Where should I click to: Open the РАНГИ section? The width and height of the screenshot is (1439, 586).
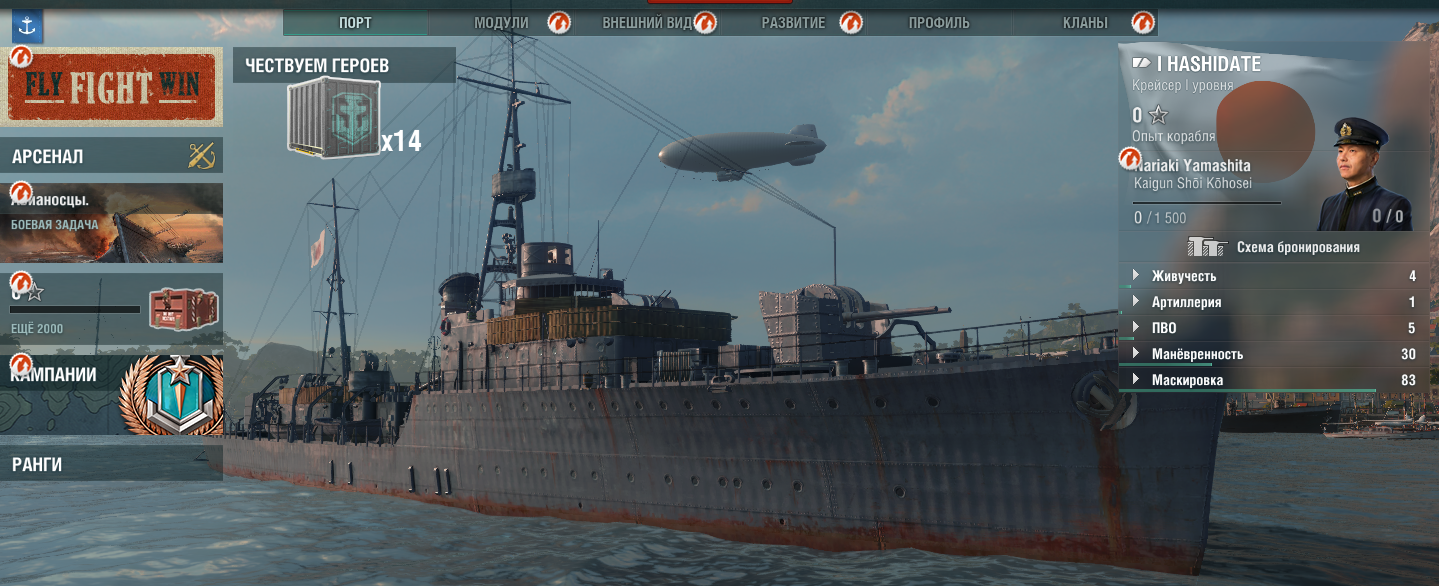point(111,464)
